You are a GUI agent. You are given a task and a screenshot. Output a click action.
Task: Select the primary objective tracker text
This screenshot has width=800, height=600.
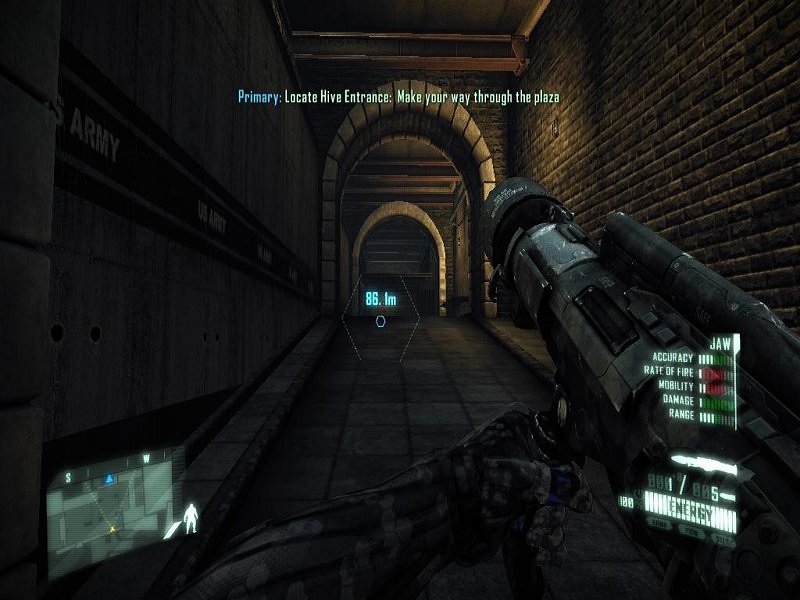click(x=398, y=97)
